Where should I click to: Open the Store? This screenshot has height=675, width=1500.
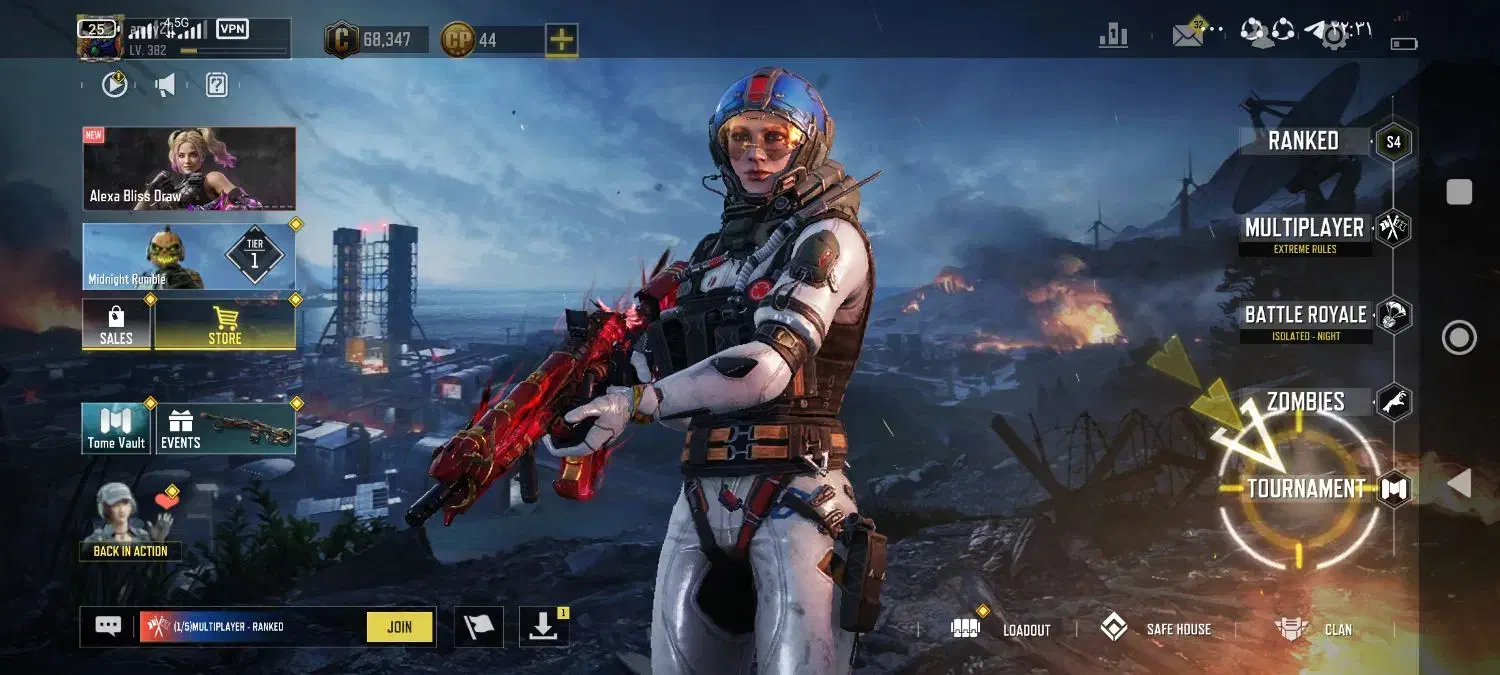[x=225, y=324]
